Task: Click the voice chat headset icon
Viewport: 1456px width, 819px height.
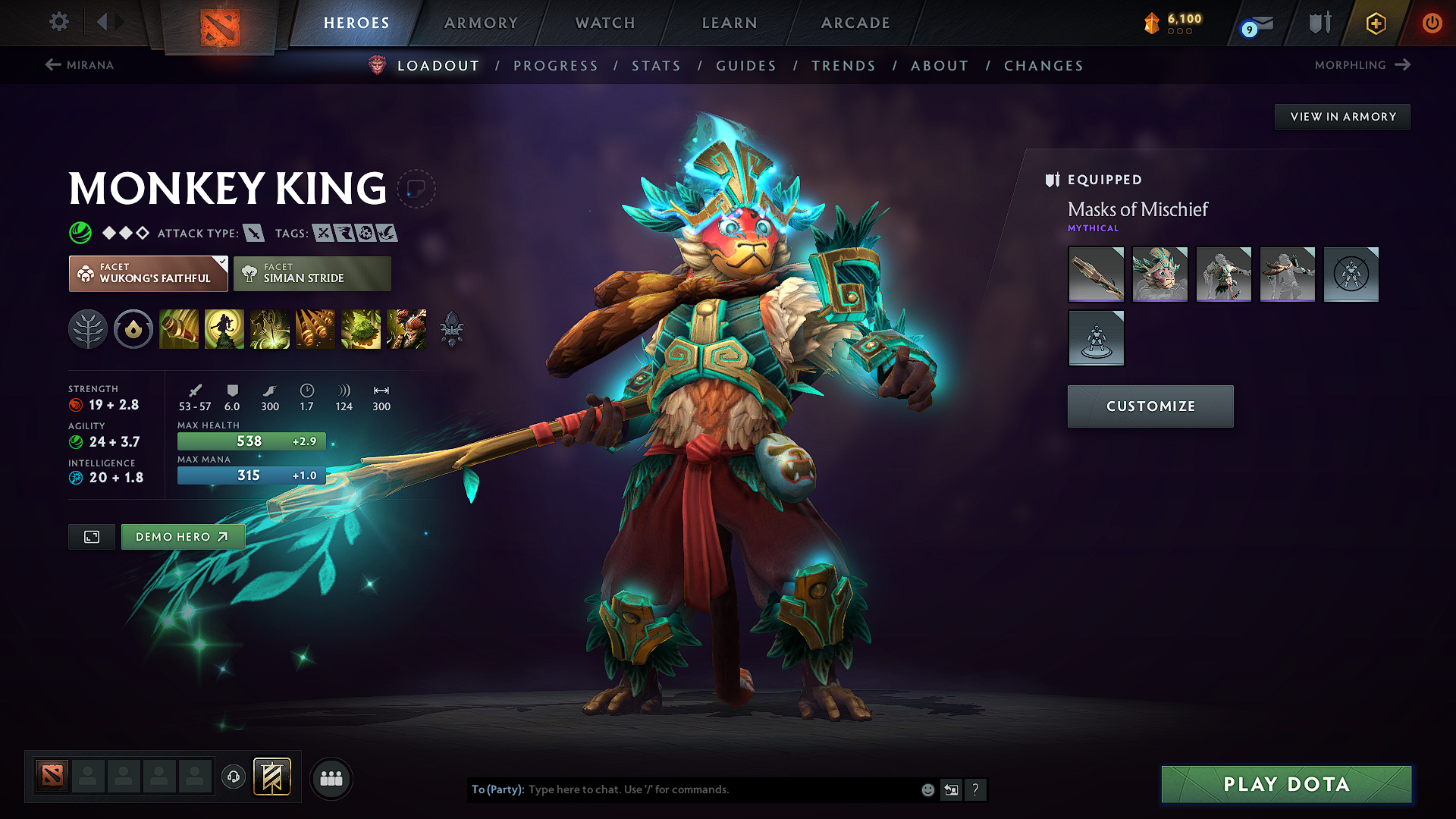Action: click(233, 777)
